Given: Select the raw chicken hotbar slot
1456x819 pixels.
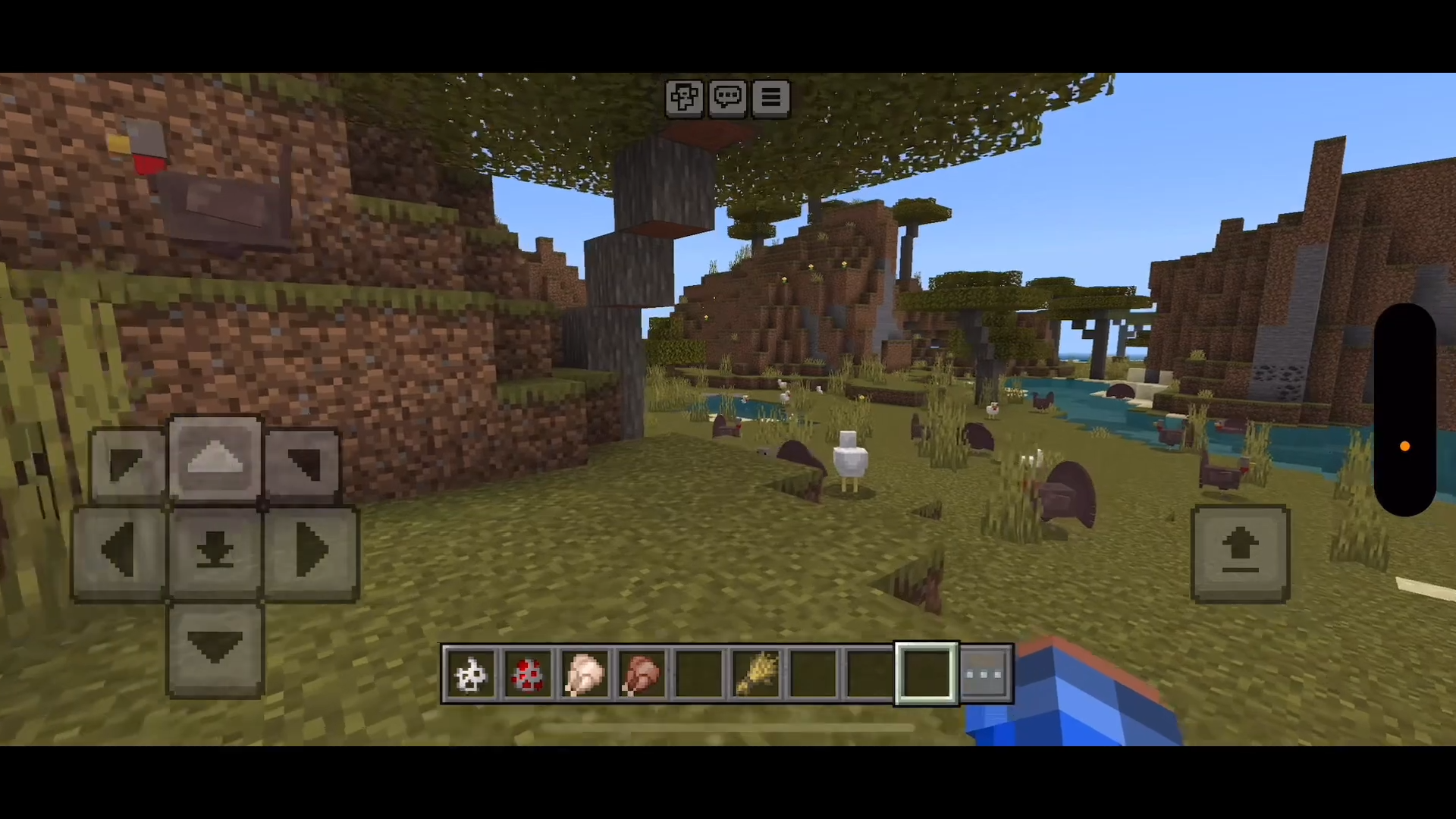Looking at the screenshot, I should (584, 674).
